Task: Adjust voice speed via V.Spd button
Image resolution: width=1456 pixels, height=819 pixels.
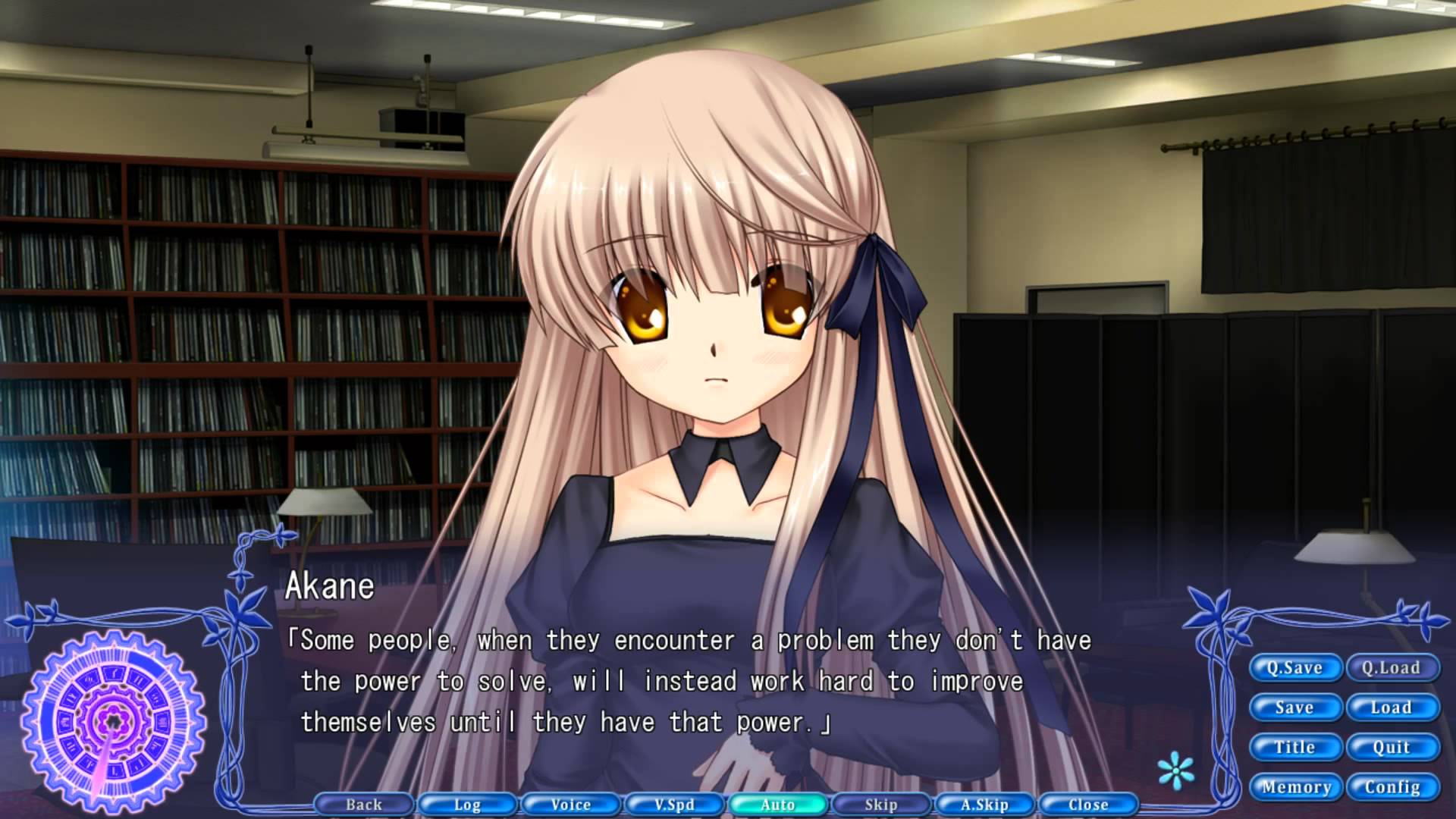Action: click(674, 805)
